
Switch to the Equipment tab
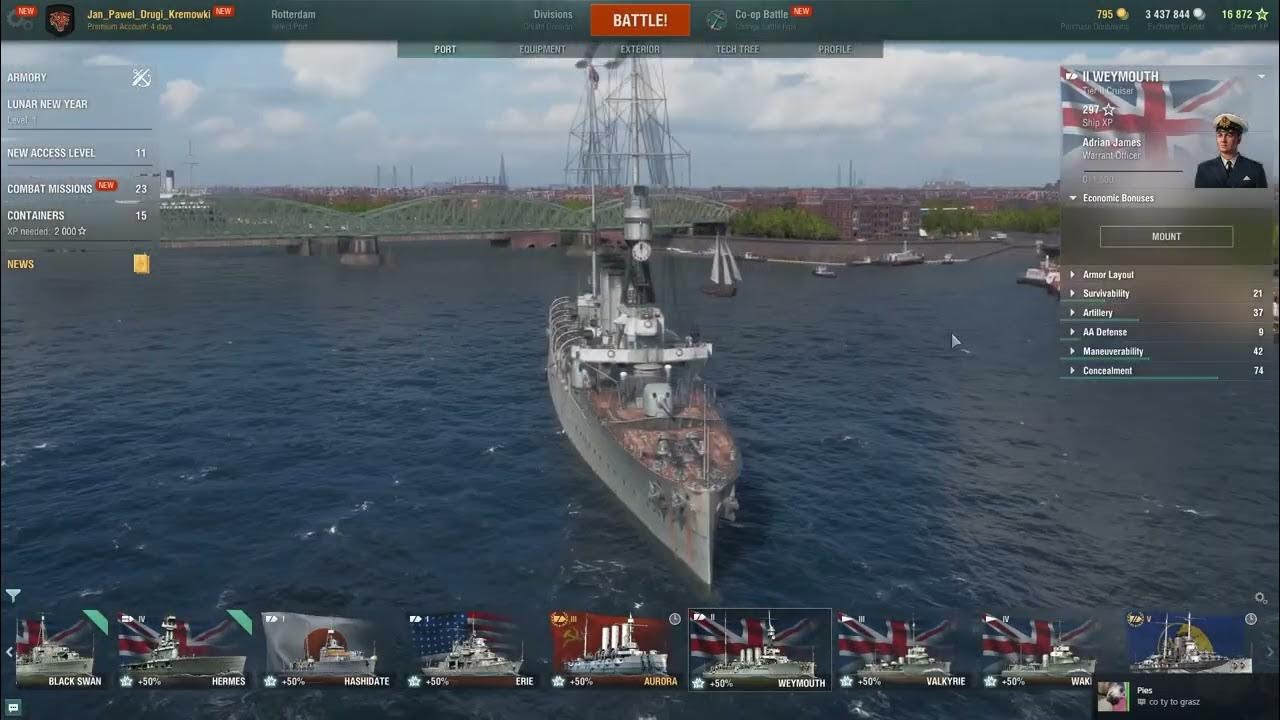coord(542,49)
